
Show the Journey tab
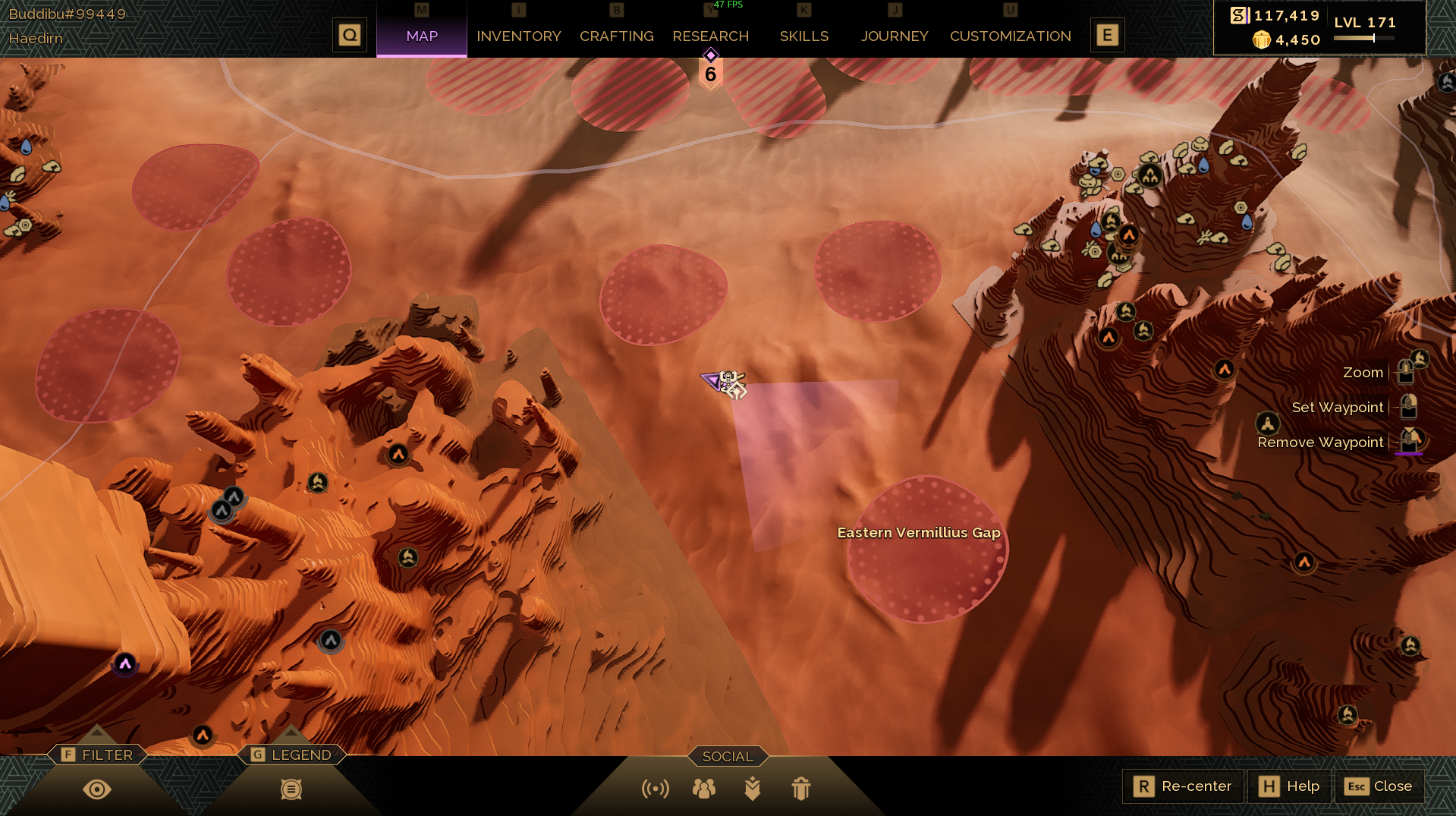click(894, 36)
